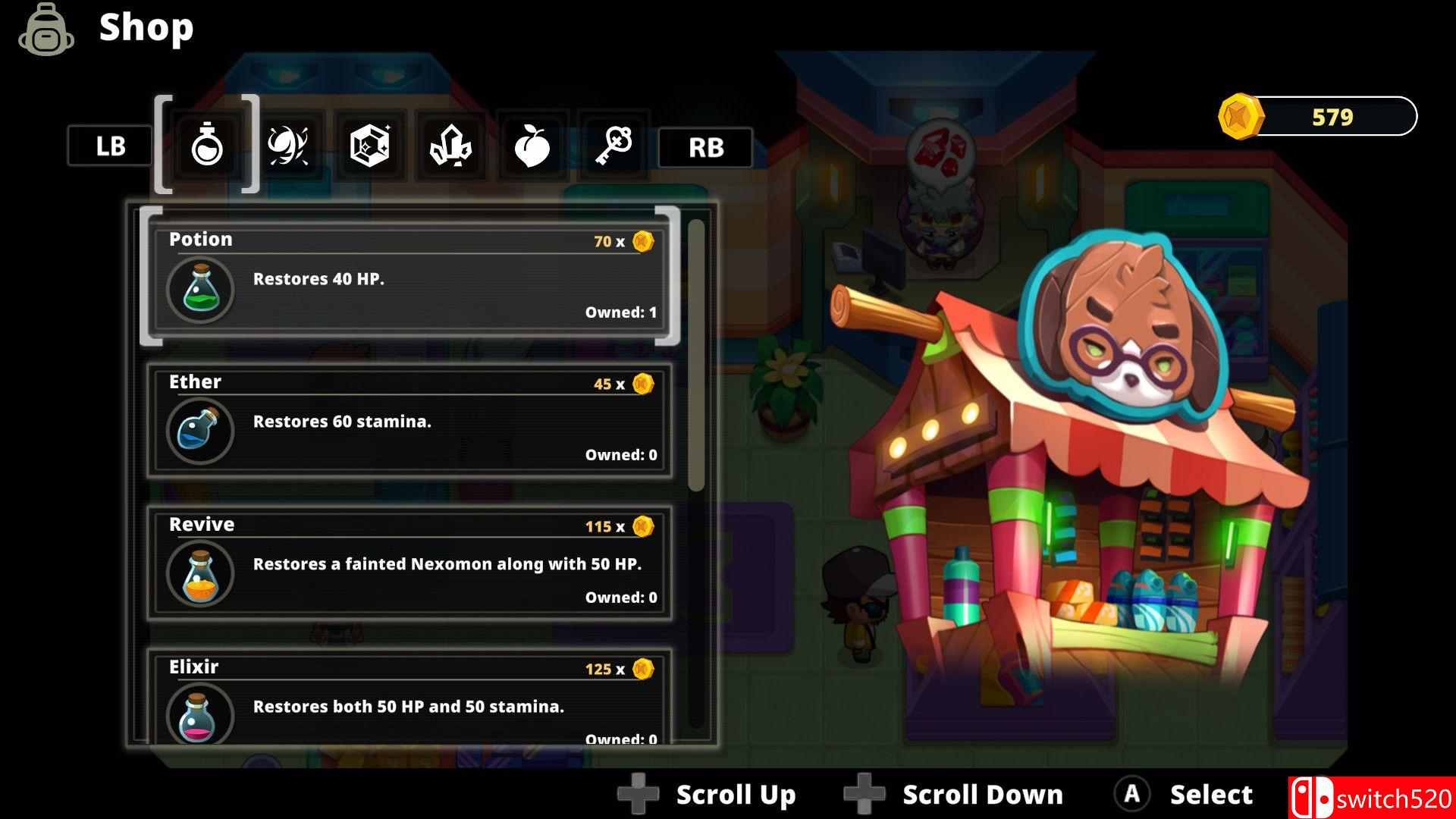Open the traps shop category icon
This screenshot has width=1456, height=819.
click(x=290, y=146)
